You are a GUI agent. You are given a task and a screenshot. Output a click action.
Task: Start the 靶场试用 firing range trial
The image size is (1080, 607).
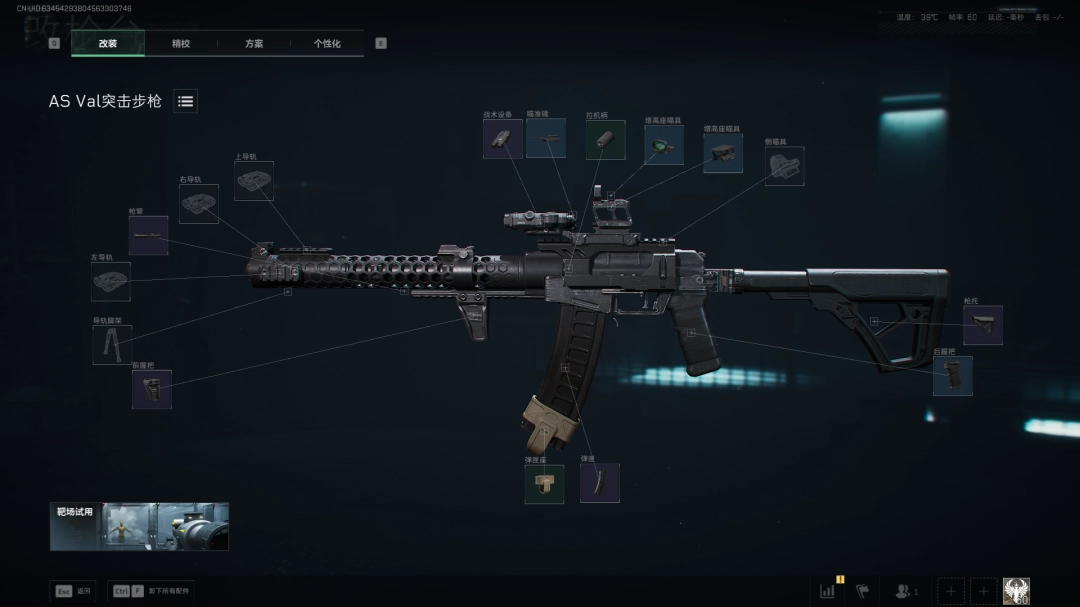pos(140,526)
